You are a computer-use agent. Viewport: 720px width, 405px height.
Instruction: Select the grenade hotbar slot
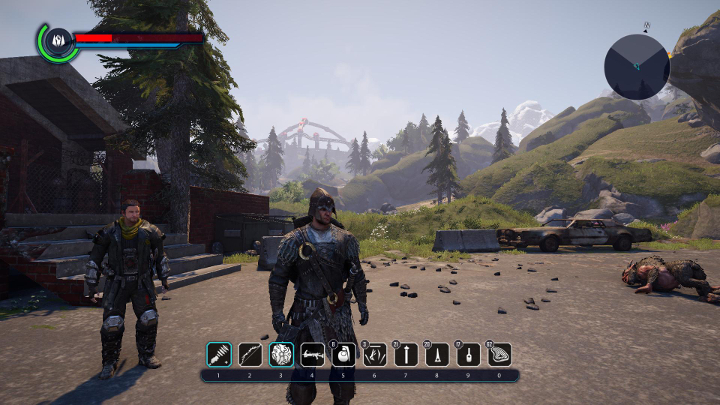point(343,354)
